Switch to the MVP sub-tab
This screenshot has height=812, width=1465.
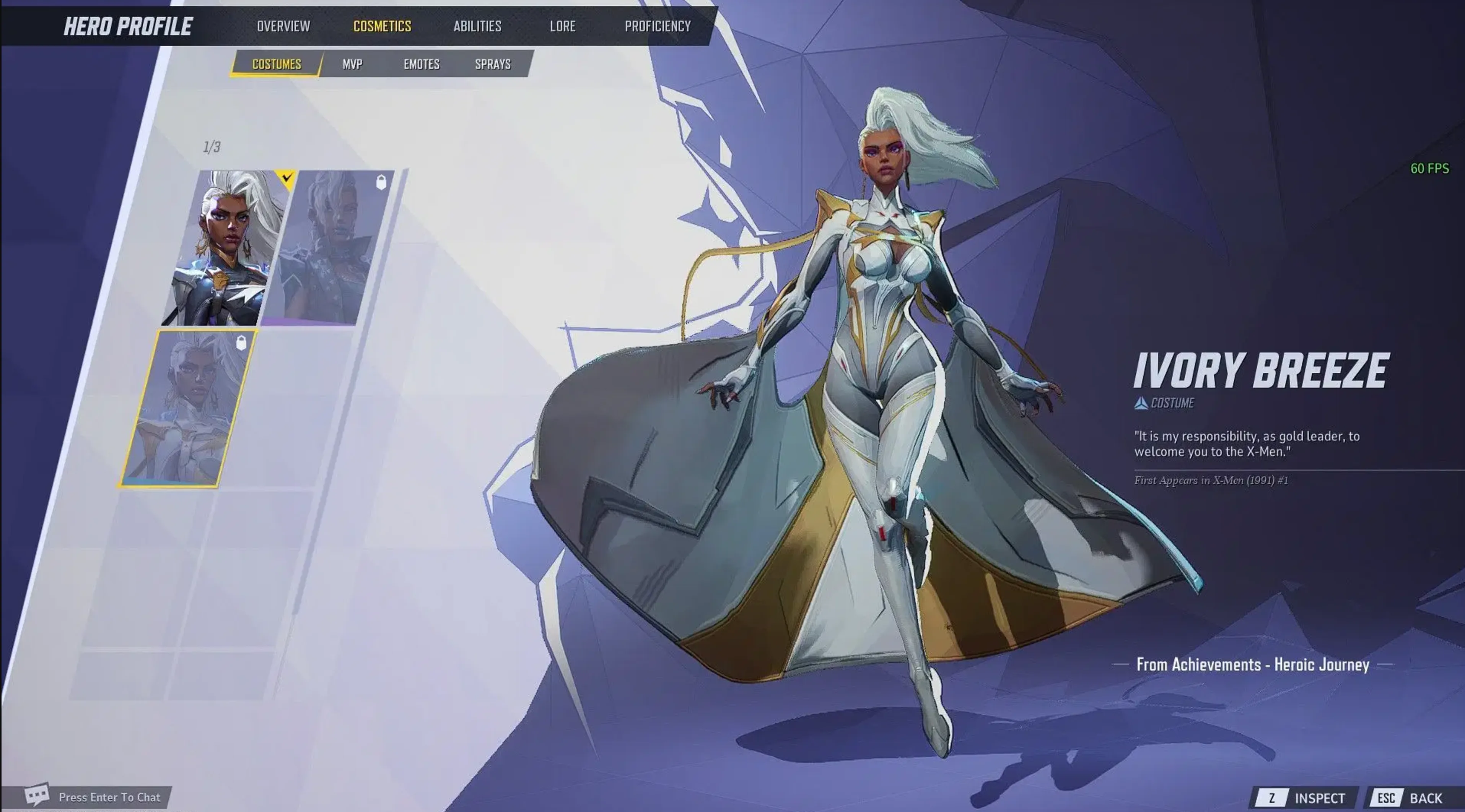coord(352,64)
